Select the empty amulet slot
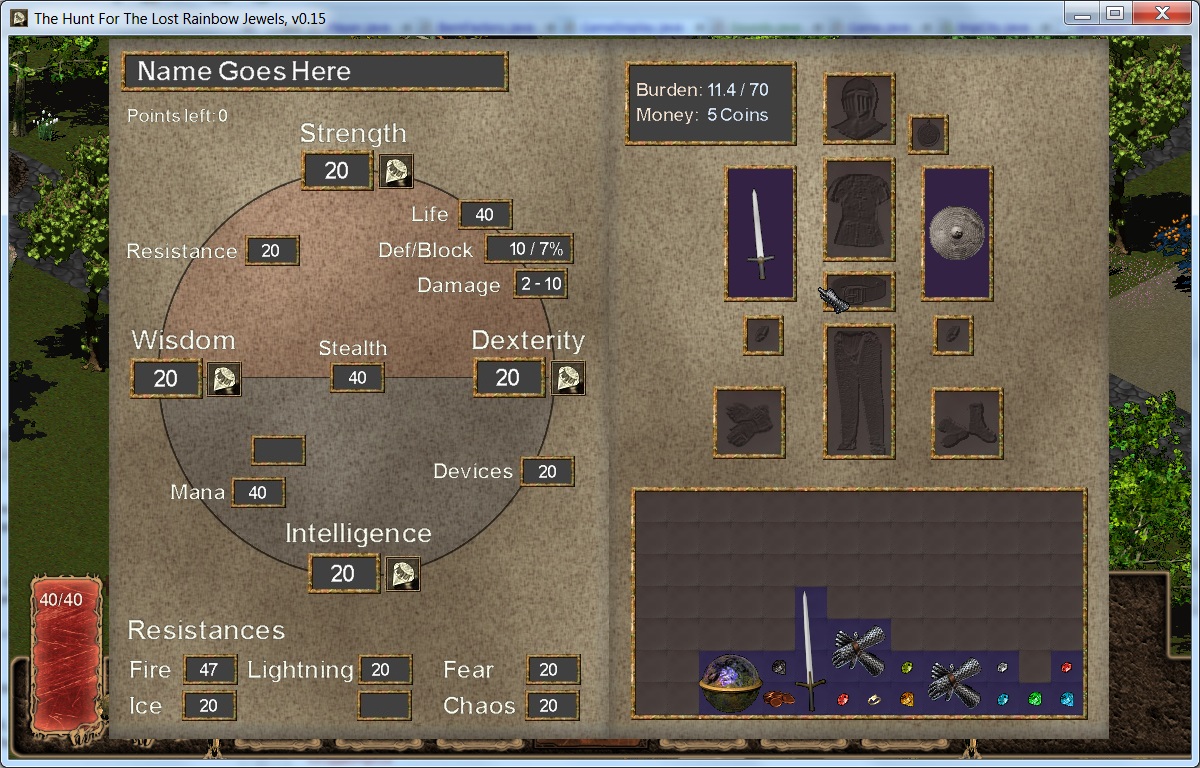Image resolution: width=1200 pixels, height=768 pixels. (x=928, y=134)
